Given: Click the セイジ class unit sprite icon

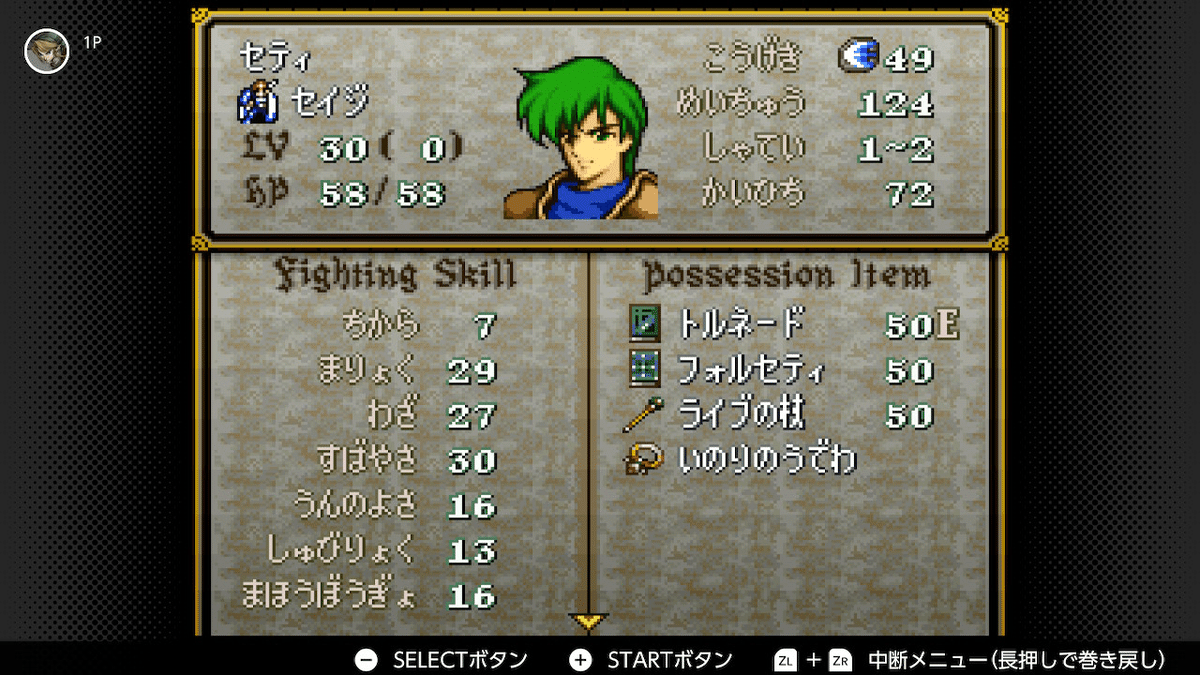Looking at the screenshot, I should tap(258, 102).
